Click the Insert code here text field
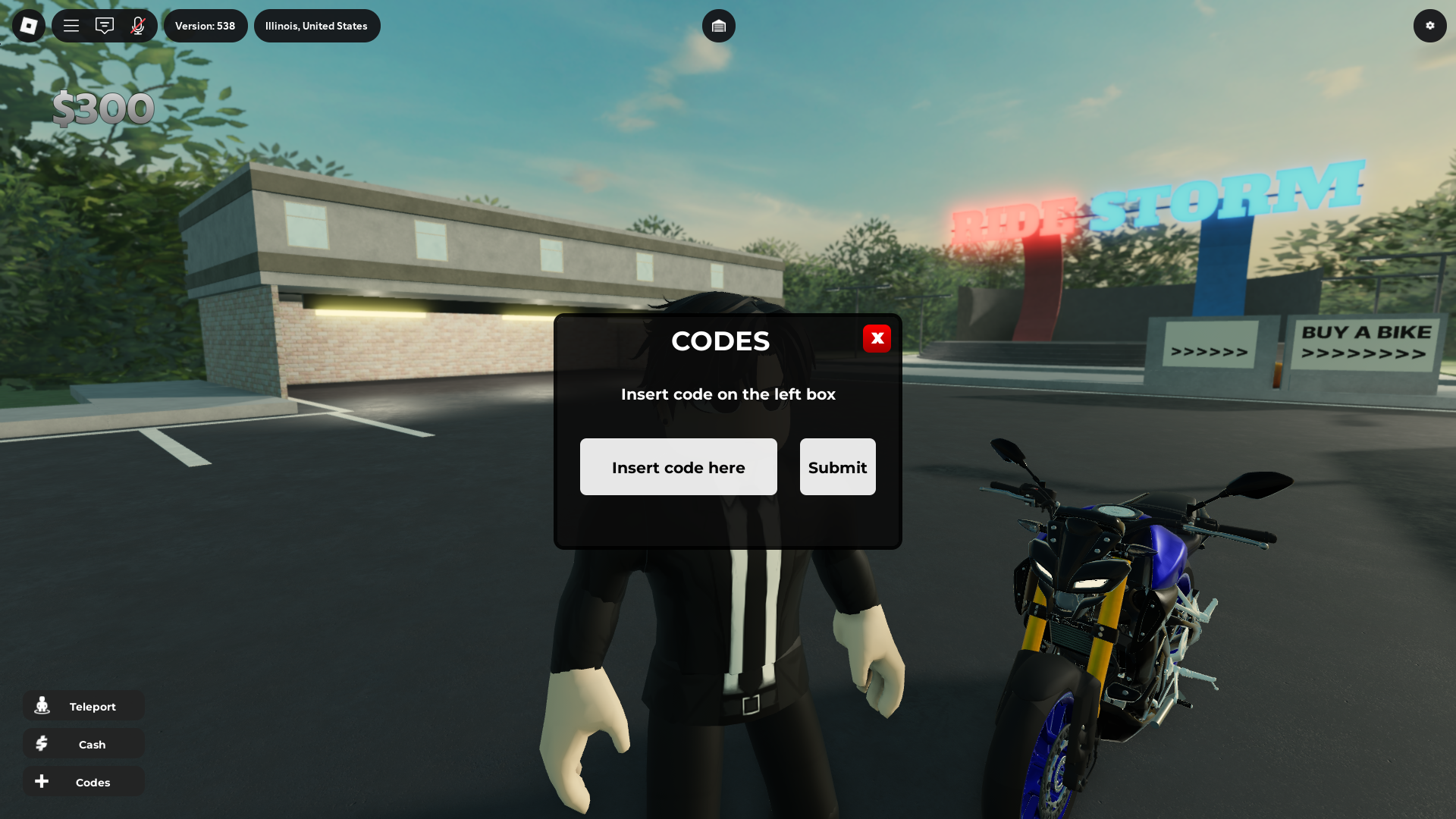Viewport: 1456px width, 819px height. pyautogui.click(x=678, y=466)
